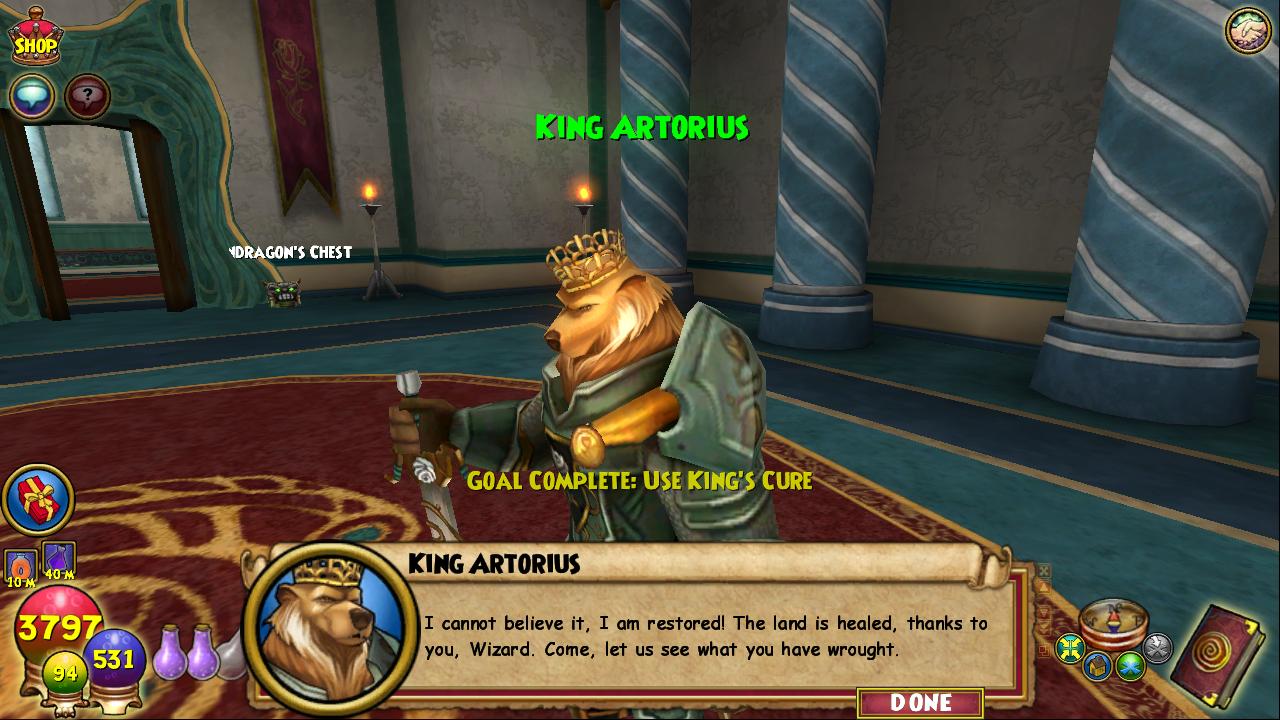Viewport: 1280px width, 720px height.
Task: Use a purple potion bottle
Action: pyautogui.click(x=170, y=655)
